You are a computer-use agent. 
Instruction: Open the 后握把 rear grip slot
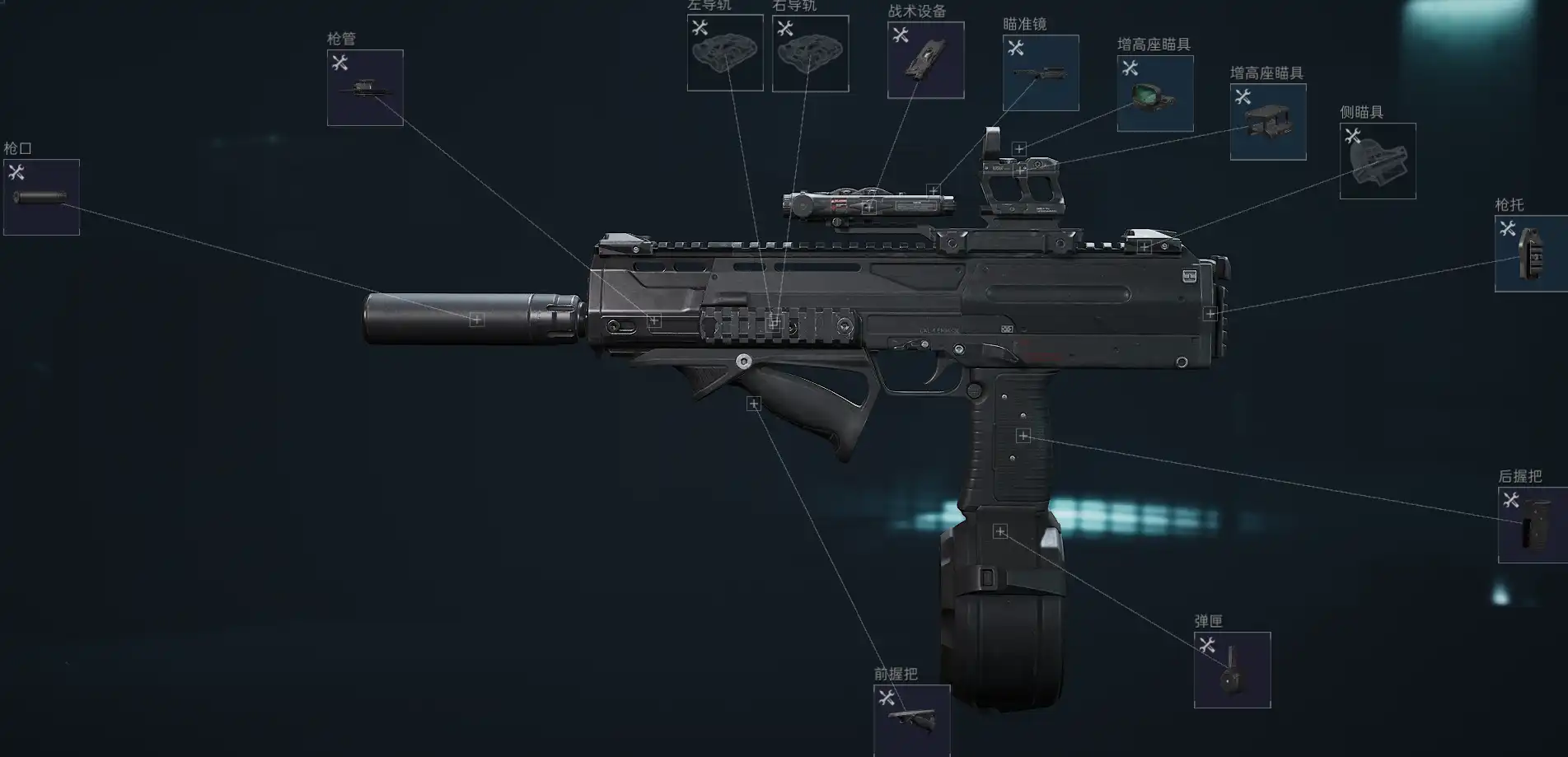(x=1533, y=526)
